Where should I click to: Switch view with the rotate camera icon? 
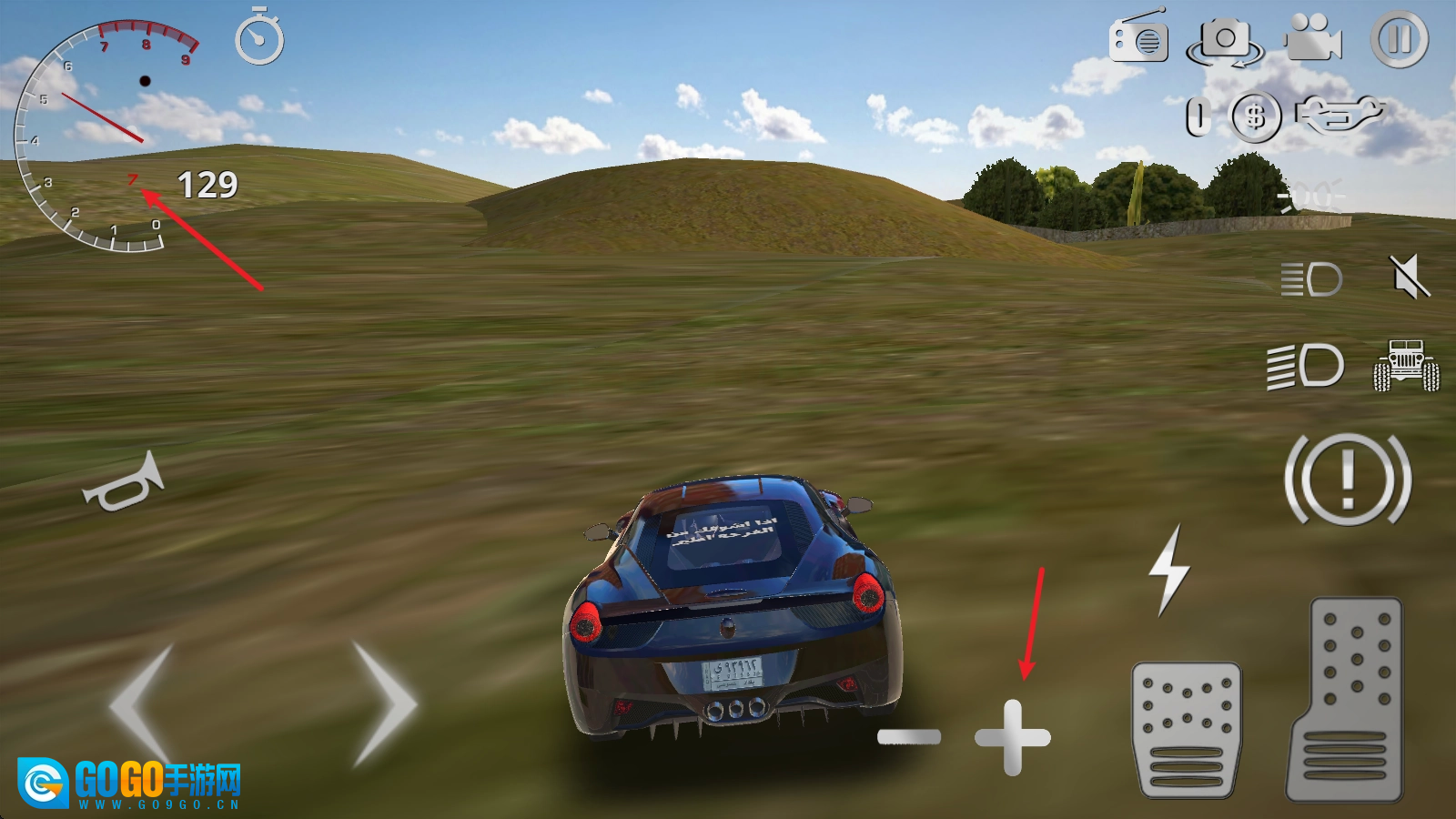click(x=1225, y=42)
